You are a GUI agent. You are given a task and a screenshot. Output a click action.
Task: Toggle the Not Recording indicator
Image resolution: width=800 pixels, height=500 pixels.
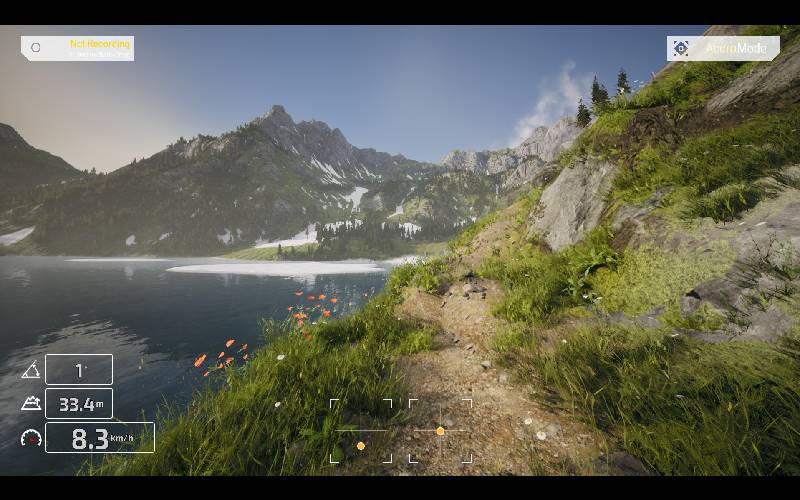click(x=78, y=48)
